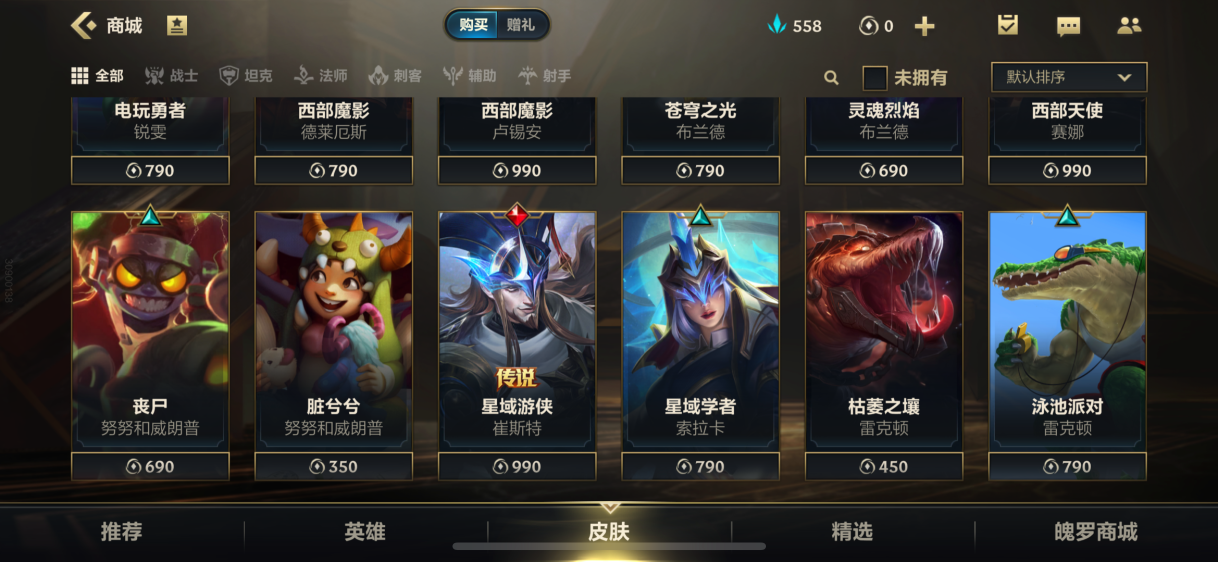This screenshot has height=562, width=1218.
Task: Go to the 推荐 bottom tab
Action: pyautogui.click(x=122, y=532)
